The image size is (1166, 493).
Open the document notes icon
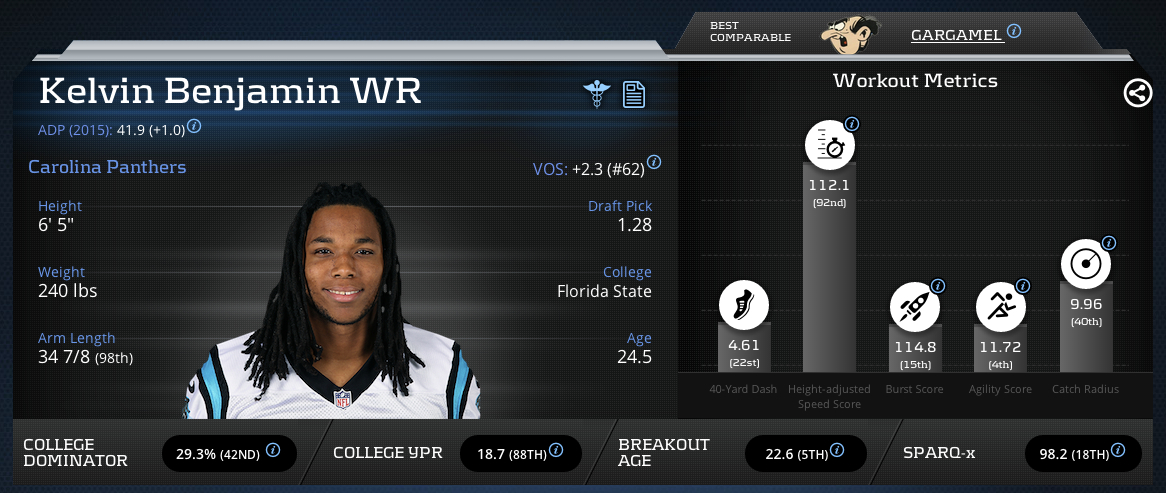633,95
